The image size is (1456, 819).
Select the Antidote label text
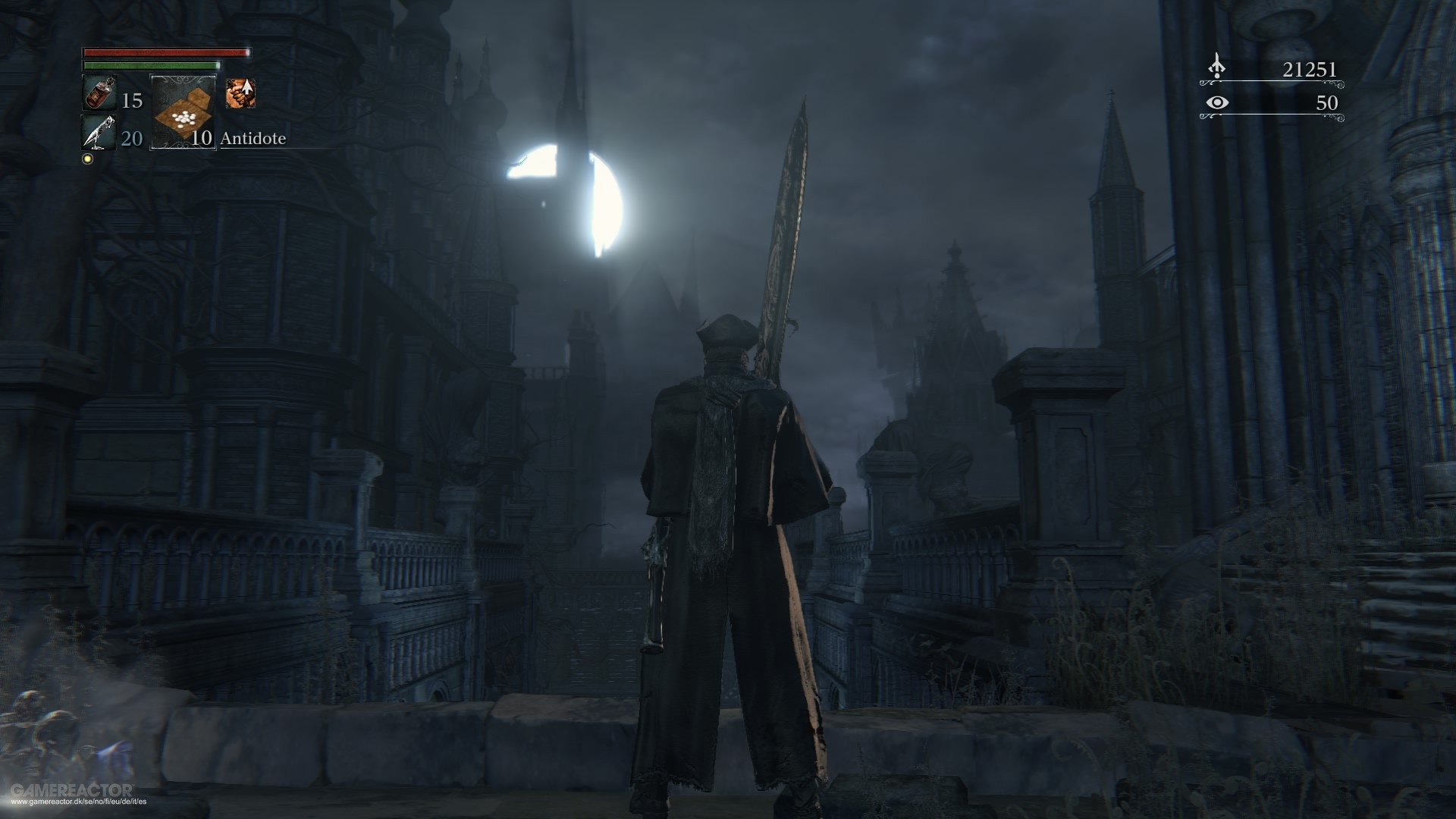[253, 139]
